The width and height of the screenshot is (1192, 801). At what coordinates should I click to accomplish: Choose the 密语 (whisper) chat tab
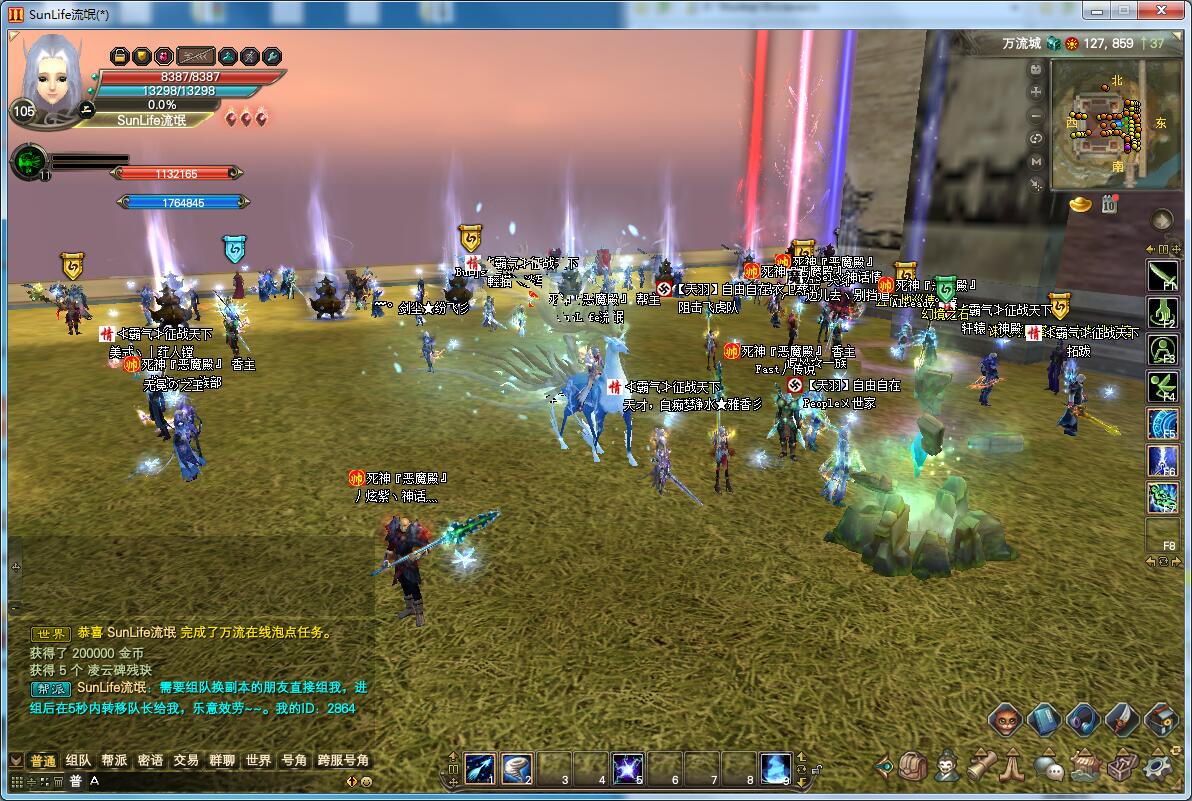pos(150,760)
